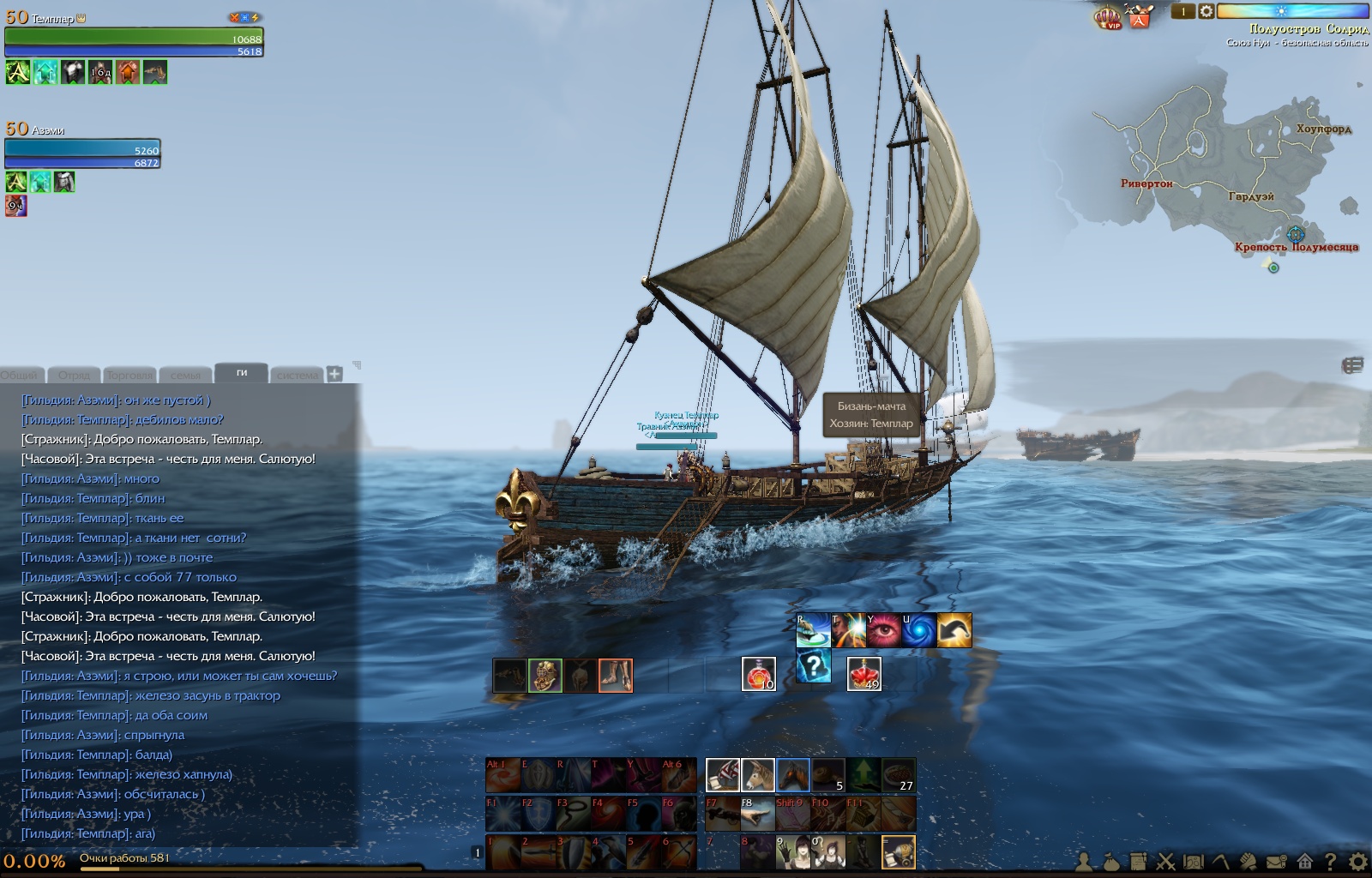The image size is (1372, 878).
Task: Open the character sheet icon in bottom menu
Action: [x=1085, y=861]
